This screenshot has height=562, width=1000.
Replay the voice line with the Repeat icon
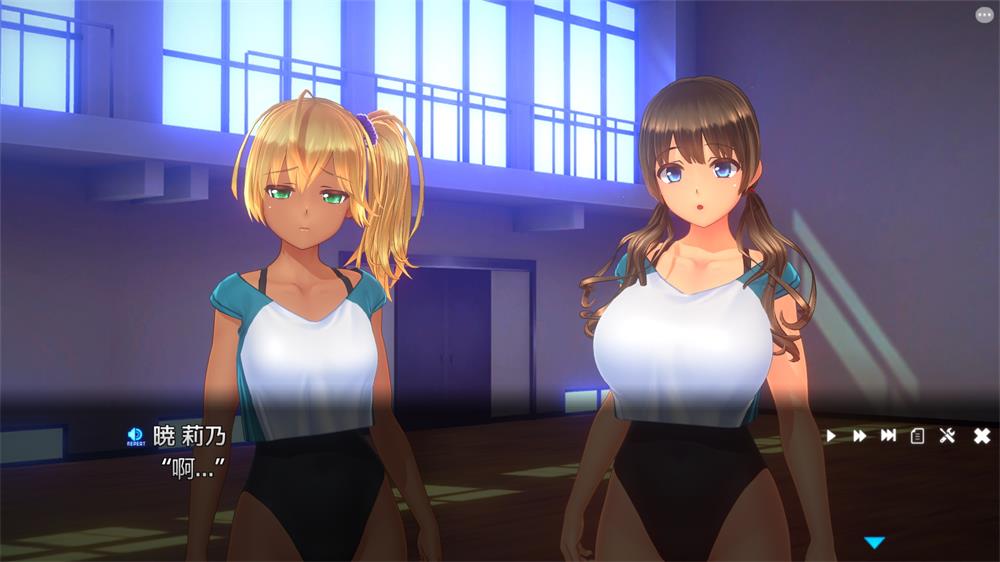tap(136, 435)
